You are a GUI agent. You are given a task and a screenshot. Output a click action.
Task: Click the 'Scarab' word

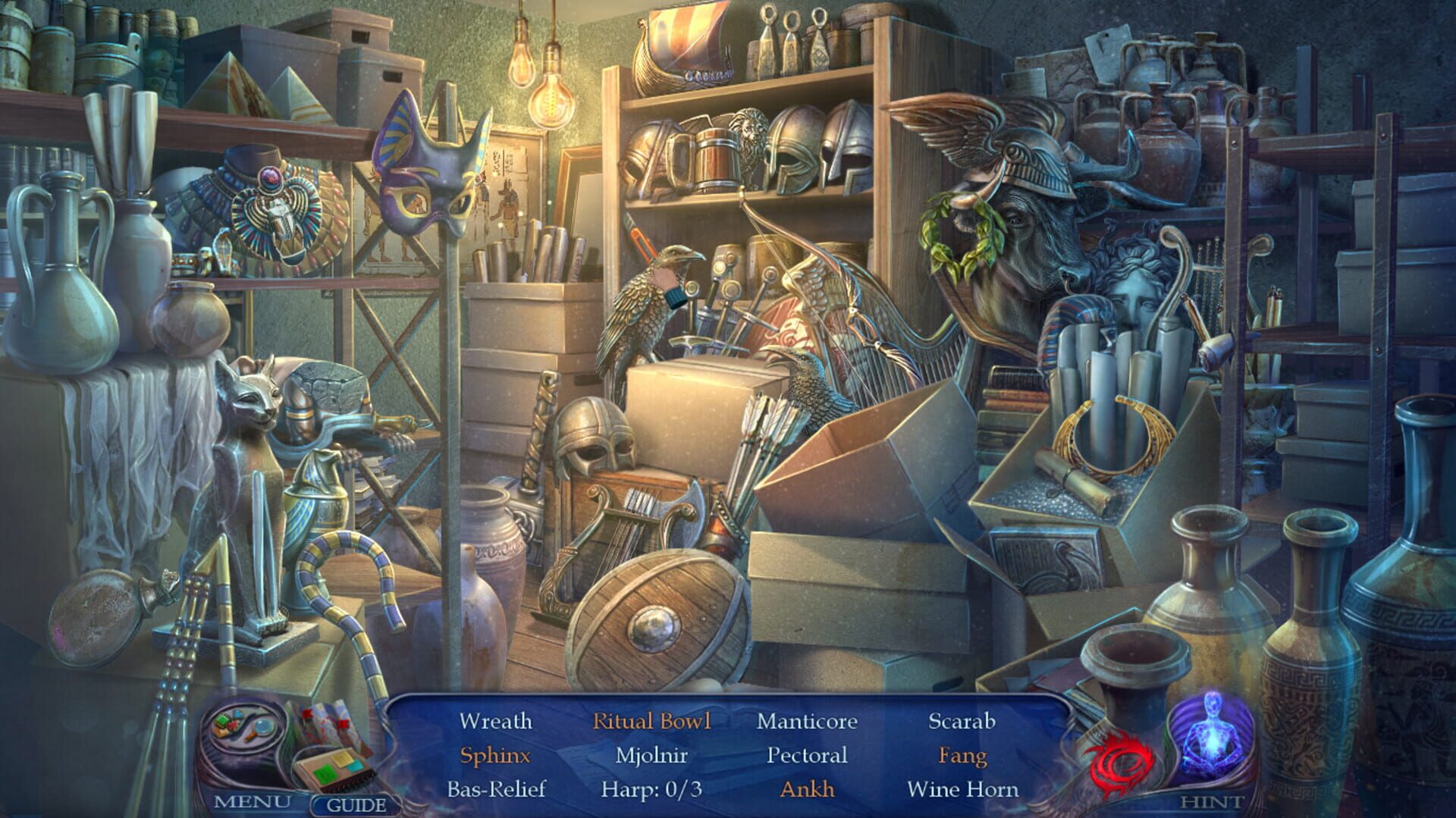(961, 721)
